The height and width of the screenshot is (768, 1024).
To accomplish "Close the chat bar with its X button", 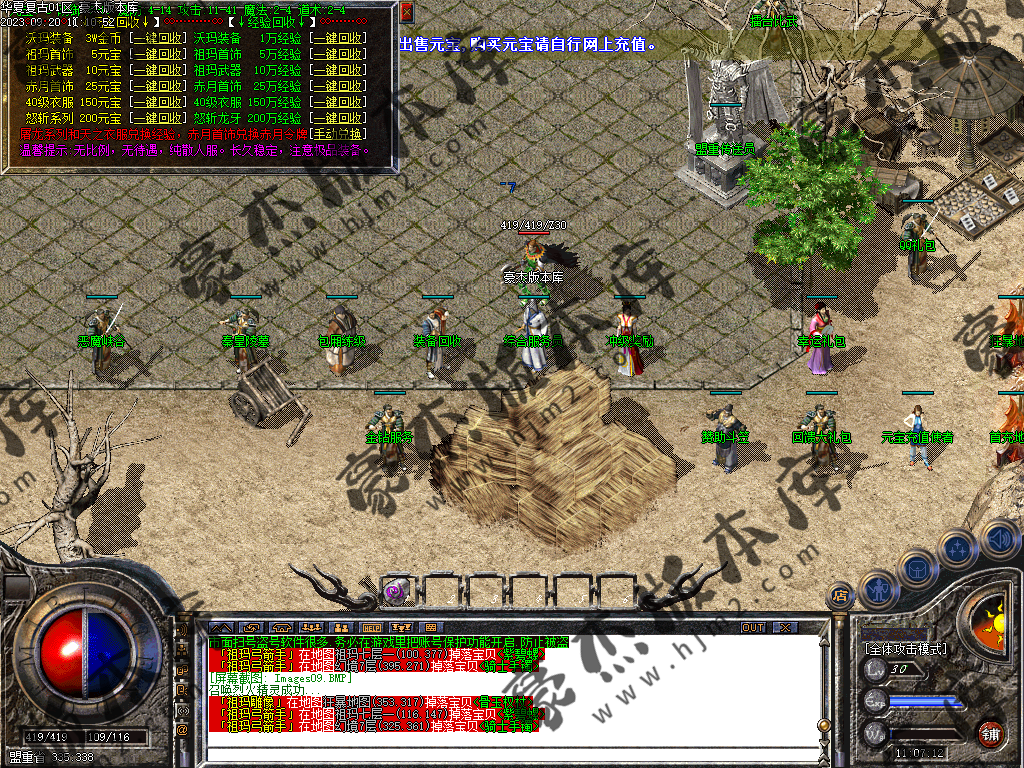I will pyautogui.click(x=785, y=627).
